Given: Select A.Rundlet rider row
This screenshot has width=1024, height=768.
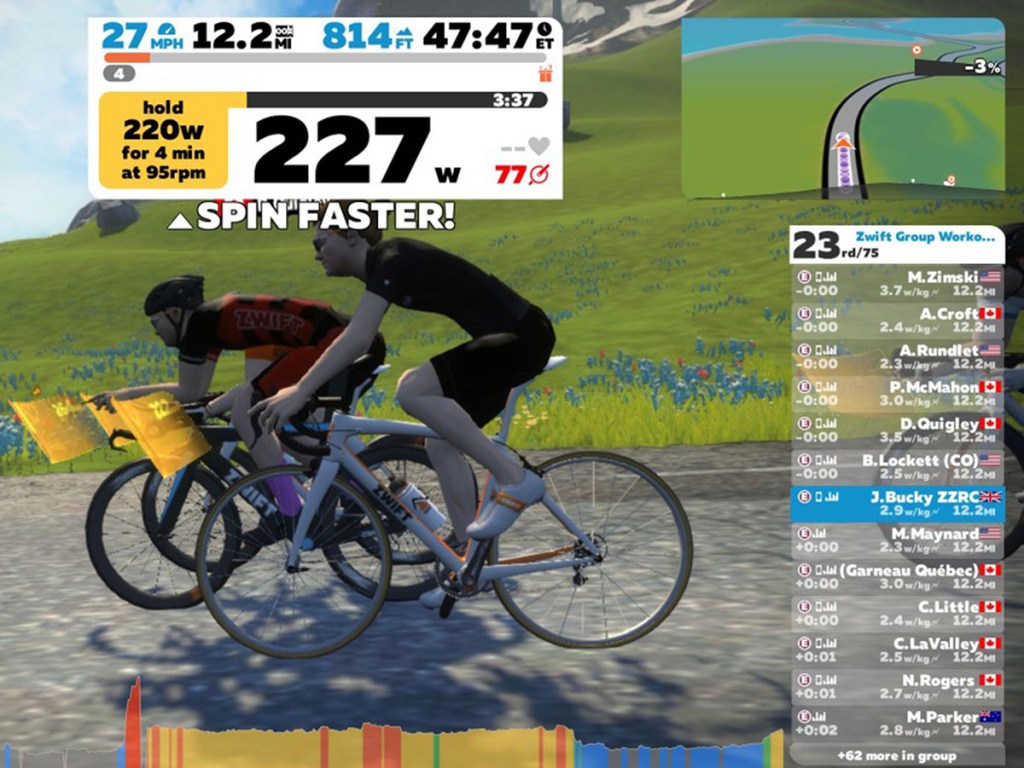Looking at the screenshot, I should coord(897,357).
